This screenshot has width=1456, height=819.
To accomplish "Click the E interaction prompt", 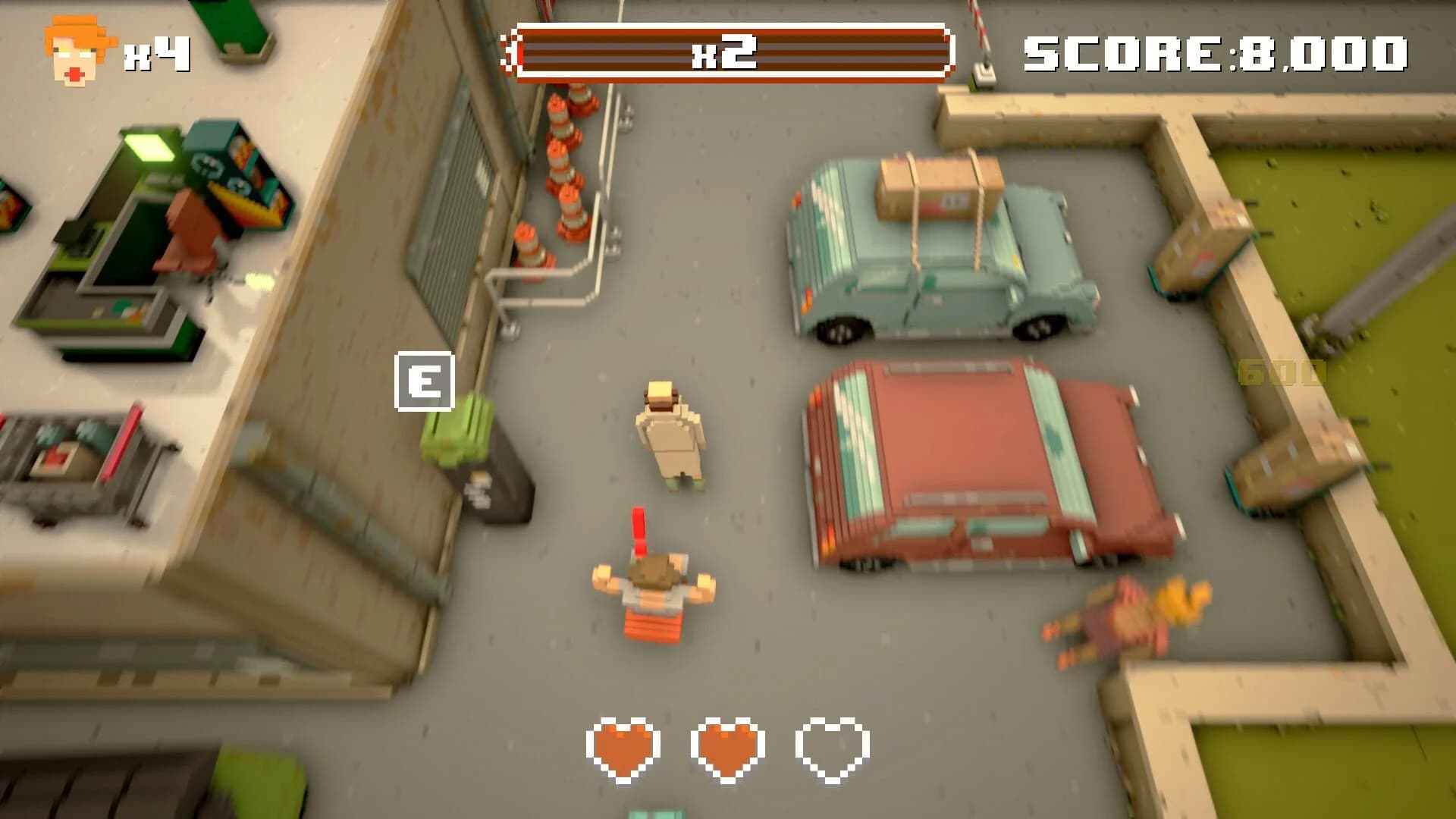I will [x=425, y=380].
